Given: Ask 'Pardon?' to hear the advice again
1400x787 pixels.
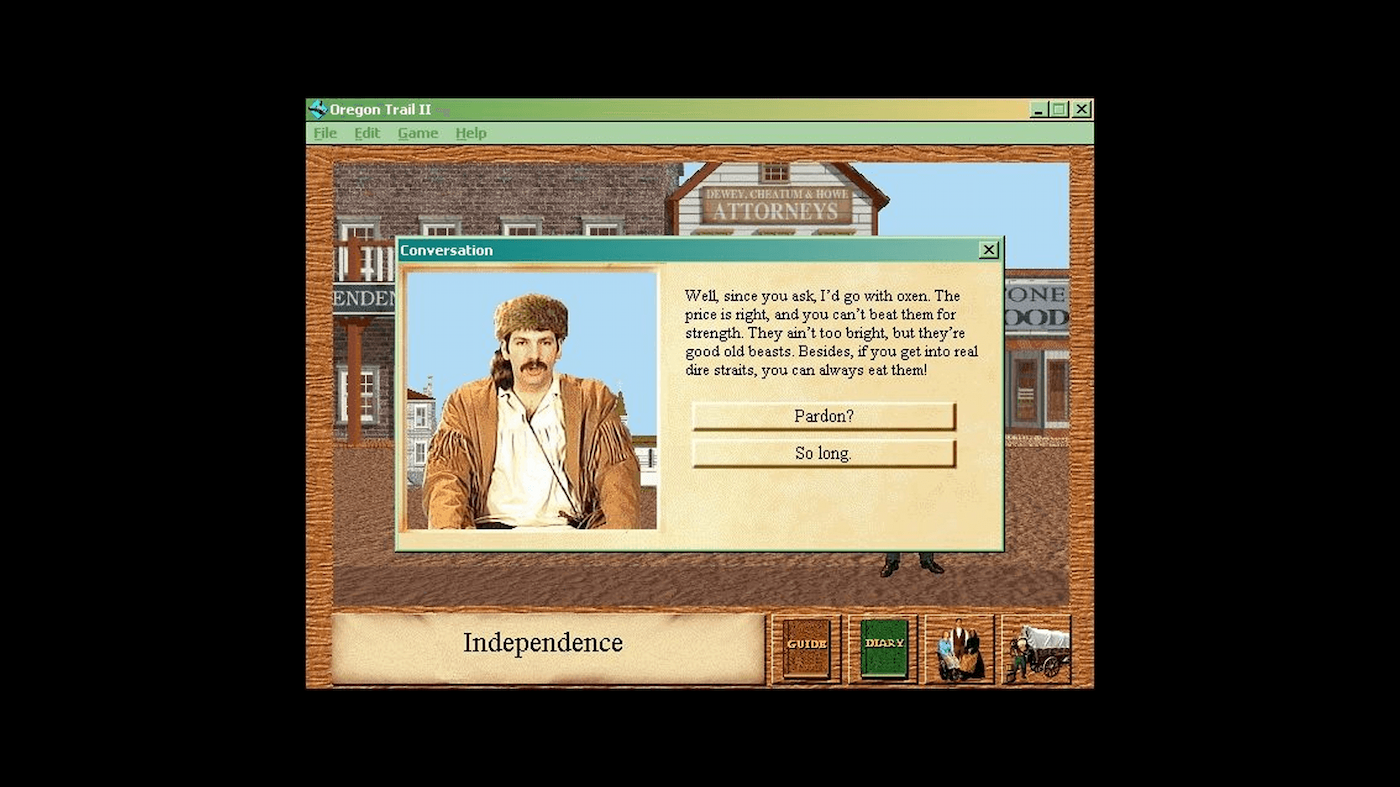Looking at the screenshot, I should point(823,416).
